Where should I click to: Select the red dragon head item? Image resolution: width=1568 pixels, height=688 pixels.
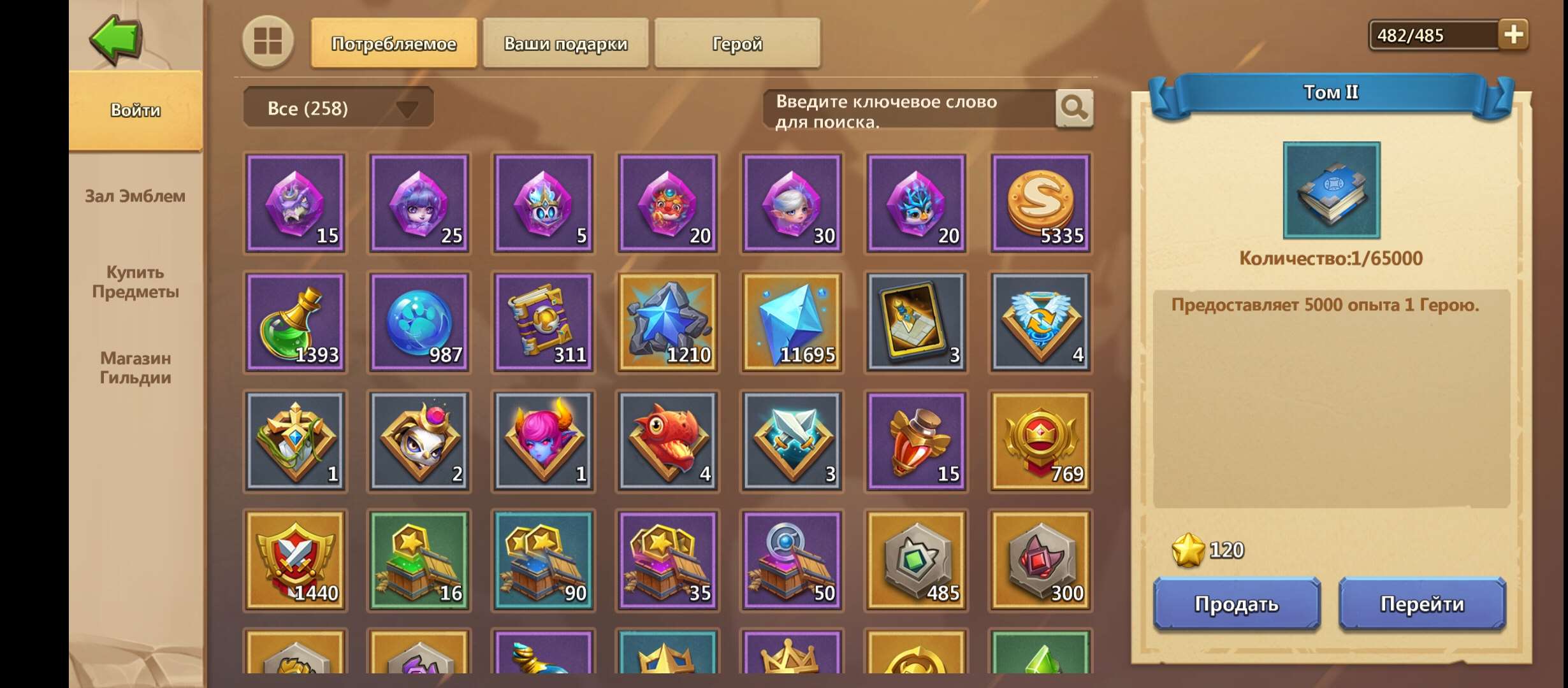pyautogui.click(x=667, y=441)
